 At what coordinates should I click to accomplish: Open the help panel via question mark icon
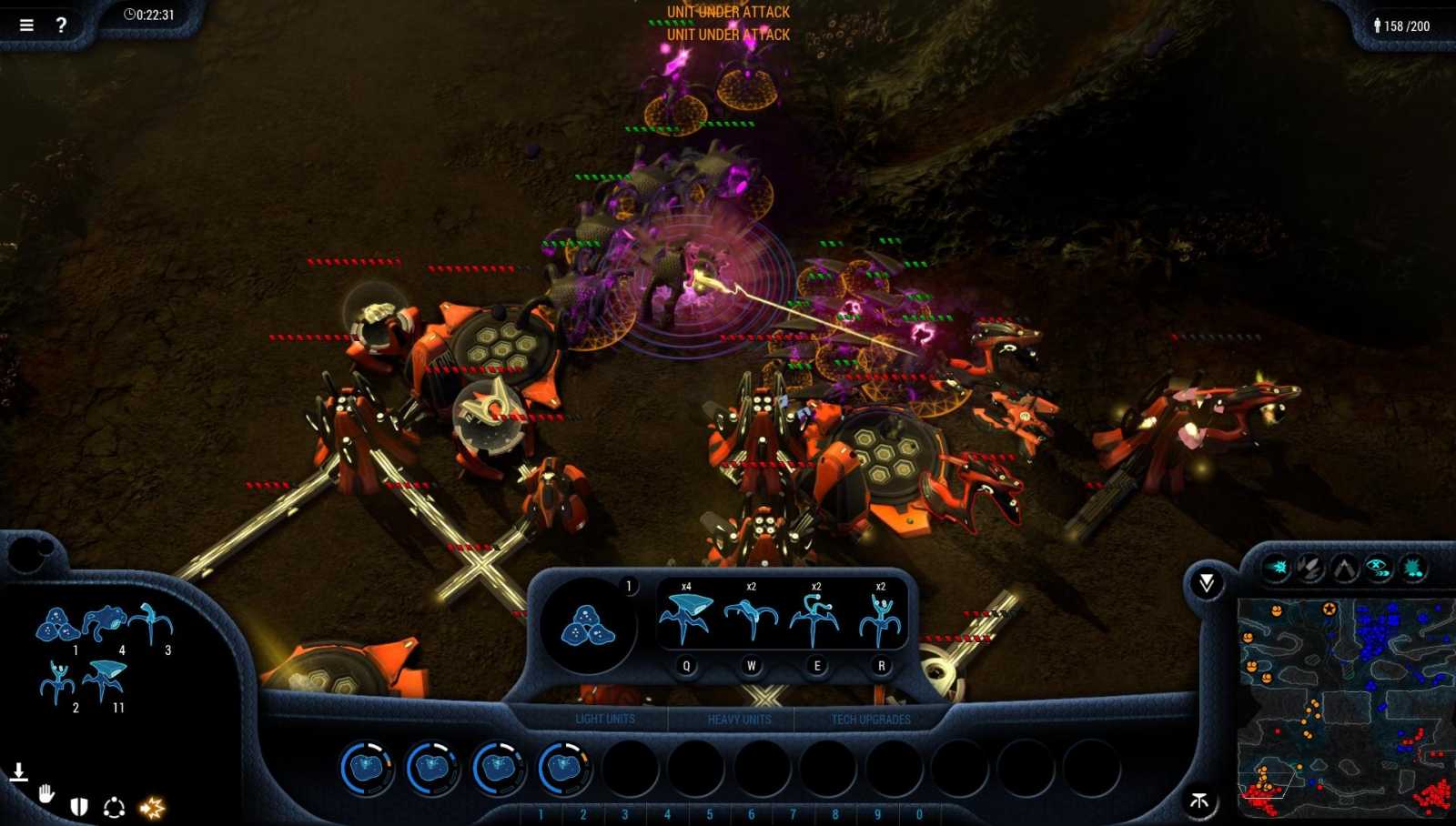pyautogui.click(x=61, y=25)
